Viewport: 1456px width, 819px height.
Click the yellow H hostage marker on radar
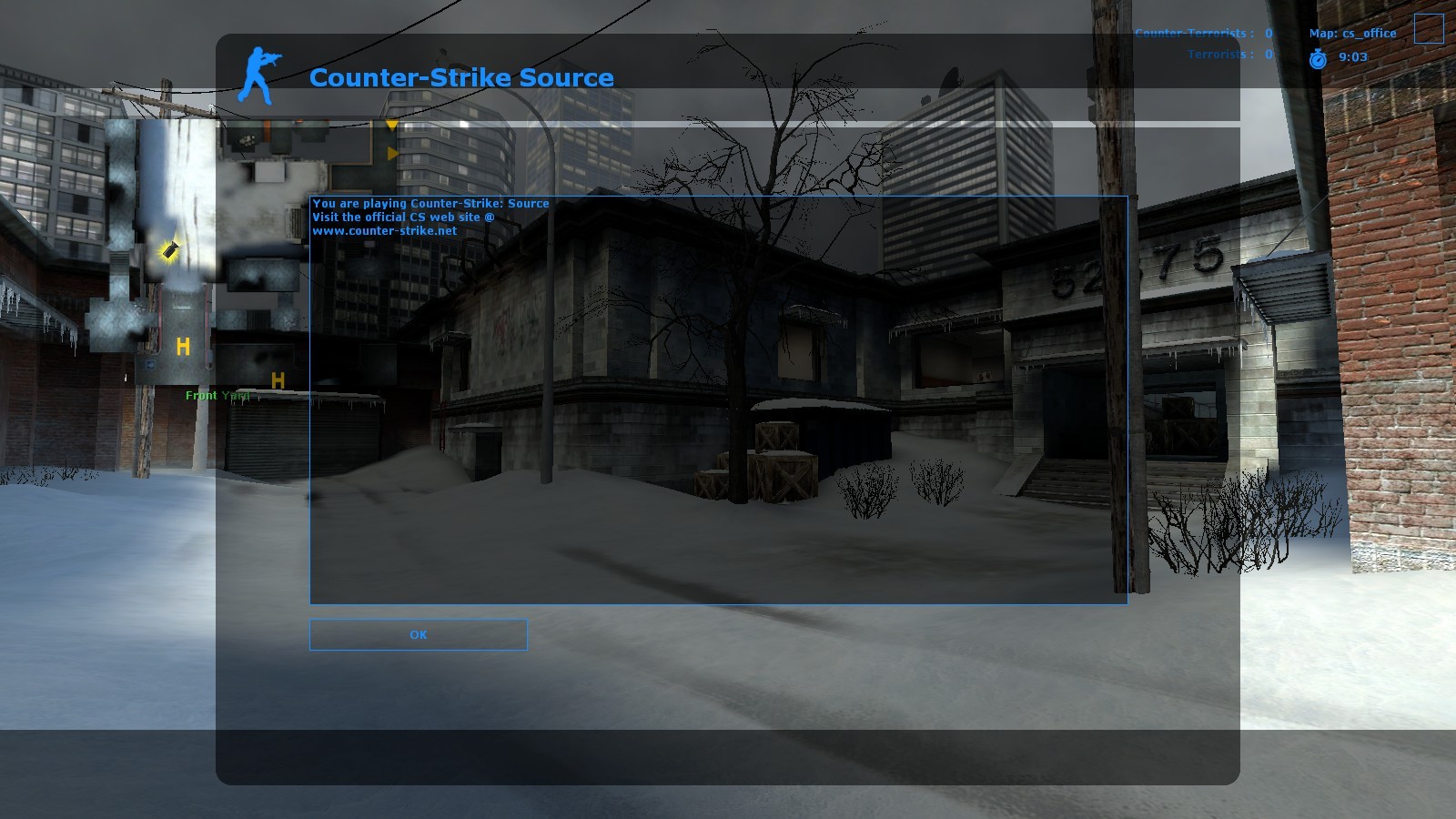click(184, 346)
